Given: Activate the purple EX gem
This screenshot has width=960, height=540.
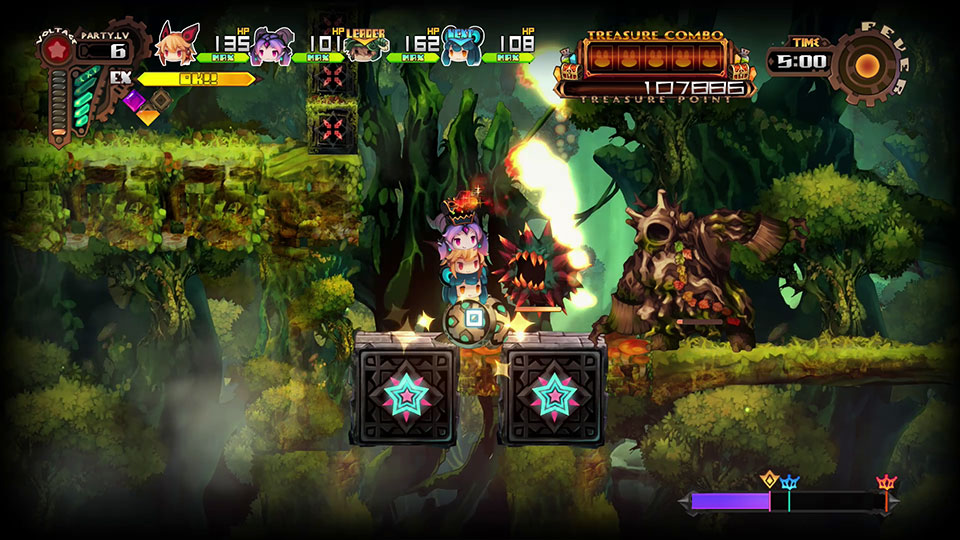Looking at the screenshot, I should 133,100.
